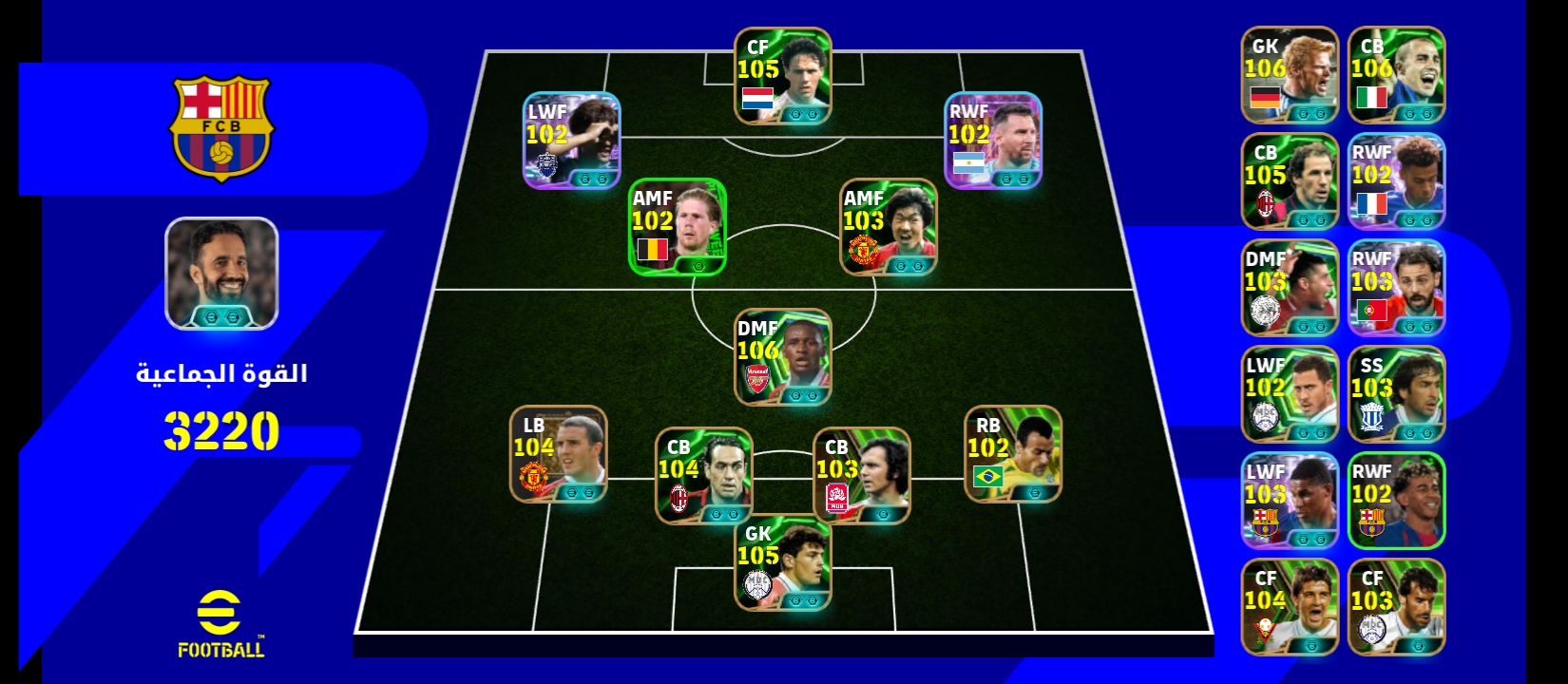Image resolution: width=1568 pixels, height=684 pixels.
Task: Select the DMF 106 Arsenal midfielder card
Action: [x=783, y=357]
